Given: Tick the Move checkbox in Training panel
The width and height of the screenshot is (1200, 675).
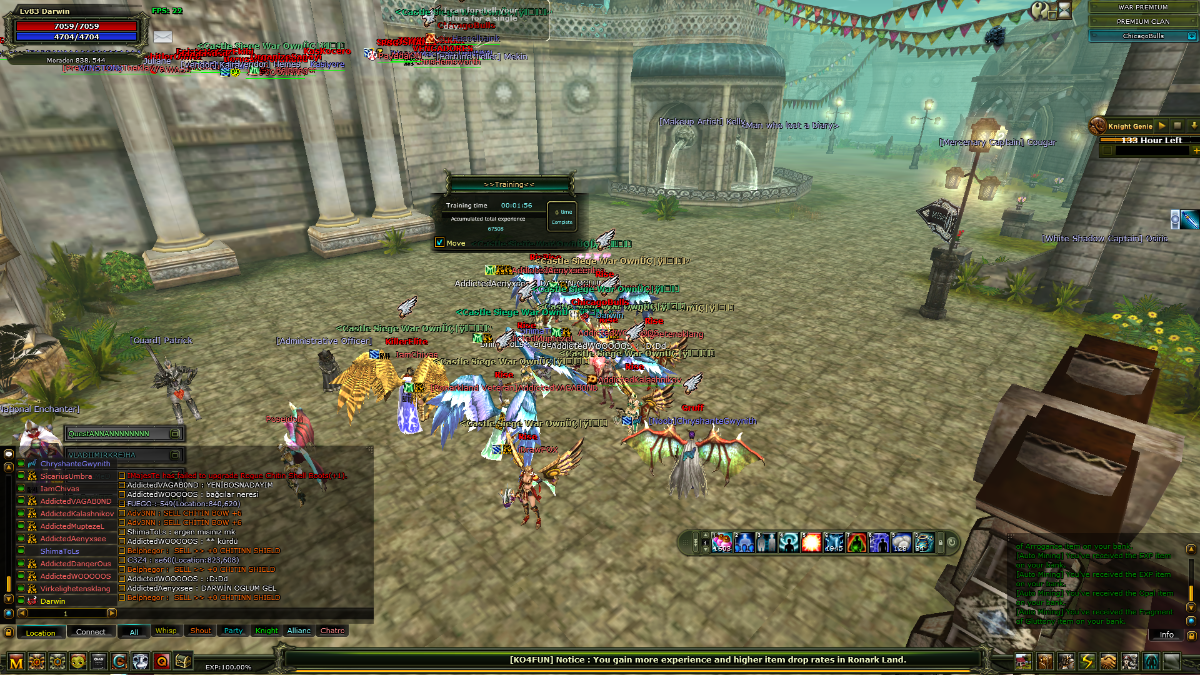Looking at the screenshot, I should tap(440, 243).
